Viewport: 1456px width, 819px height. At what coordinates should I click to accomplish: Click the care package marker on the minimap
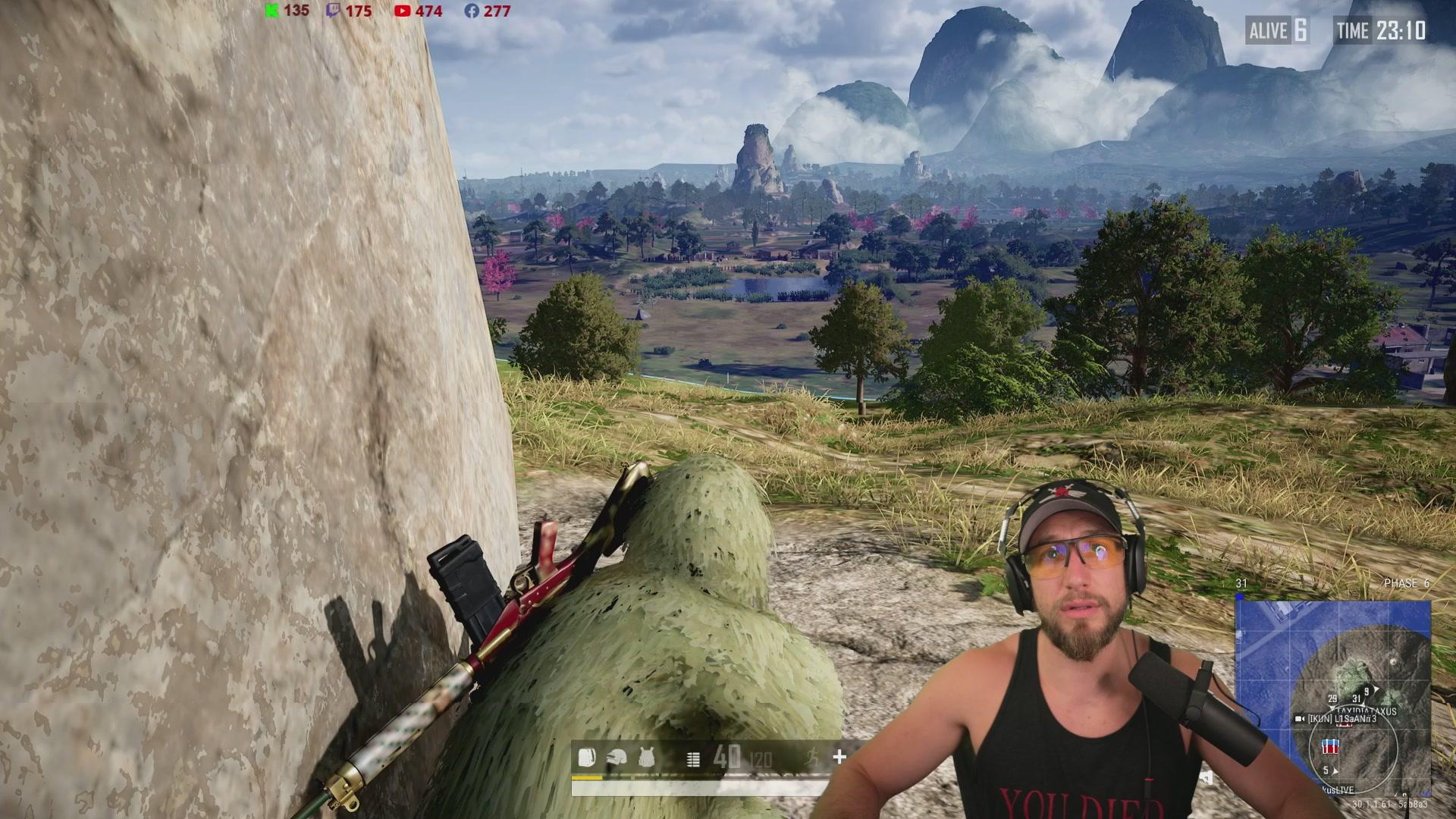1330,748
